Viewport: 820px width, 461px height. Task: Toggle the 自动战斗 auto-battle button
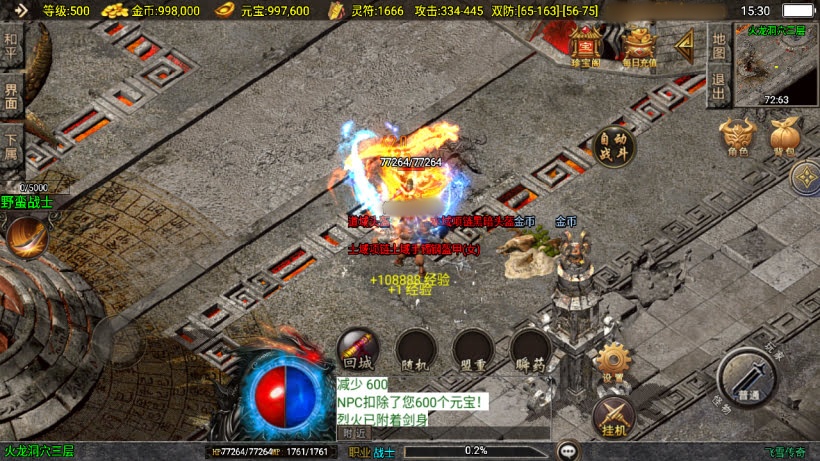coord(616,146)
